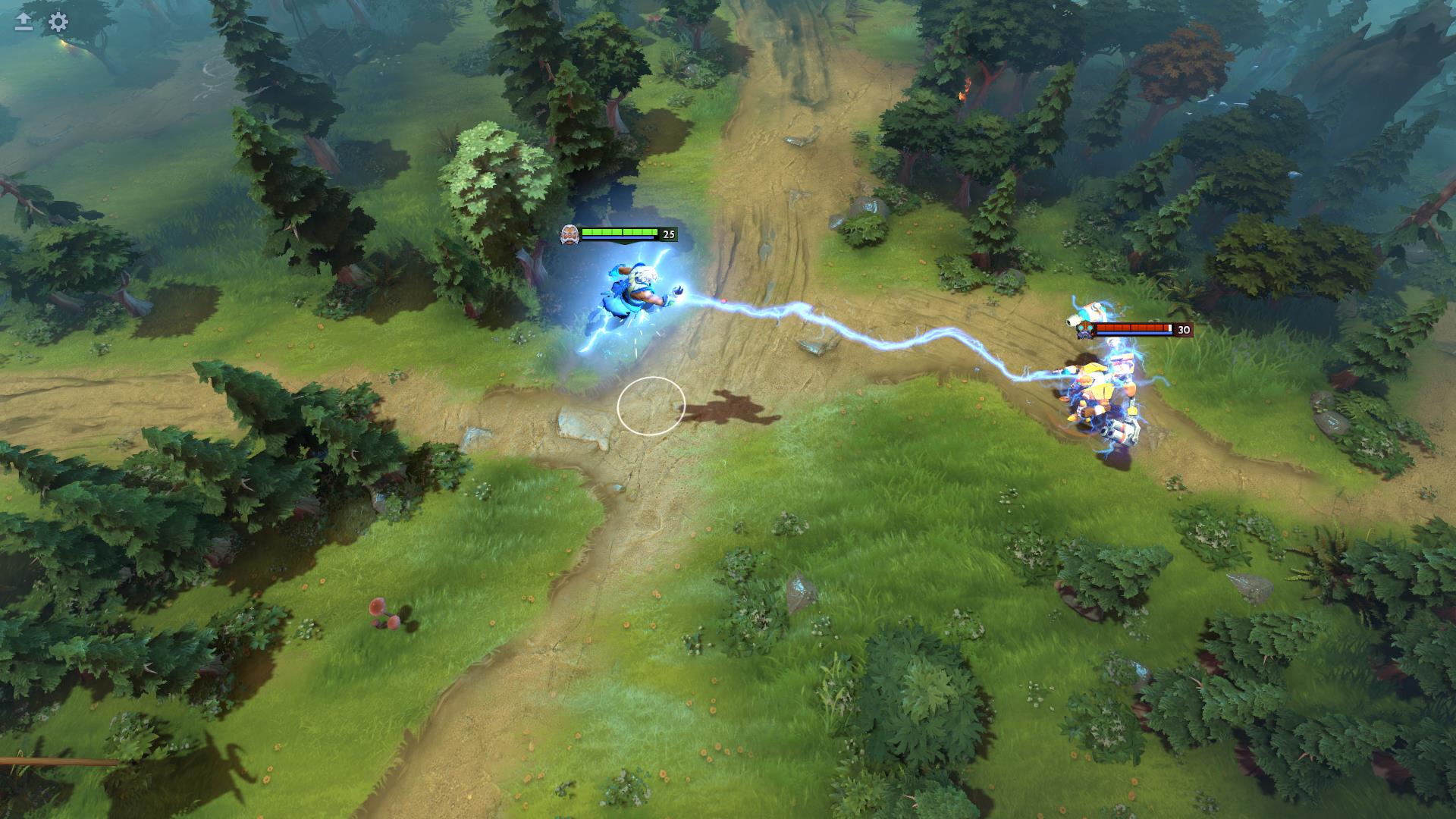Viewport: 1456px width, 819px height.
Task: Select Zeus hero portrait above health bar
Action: (568, 234)
